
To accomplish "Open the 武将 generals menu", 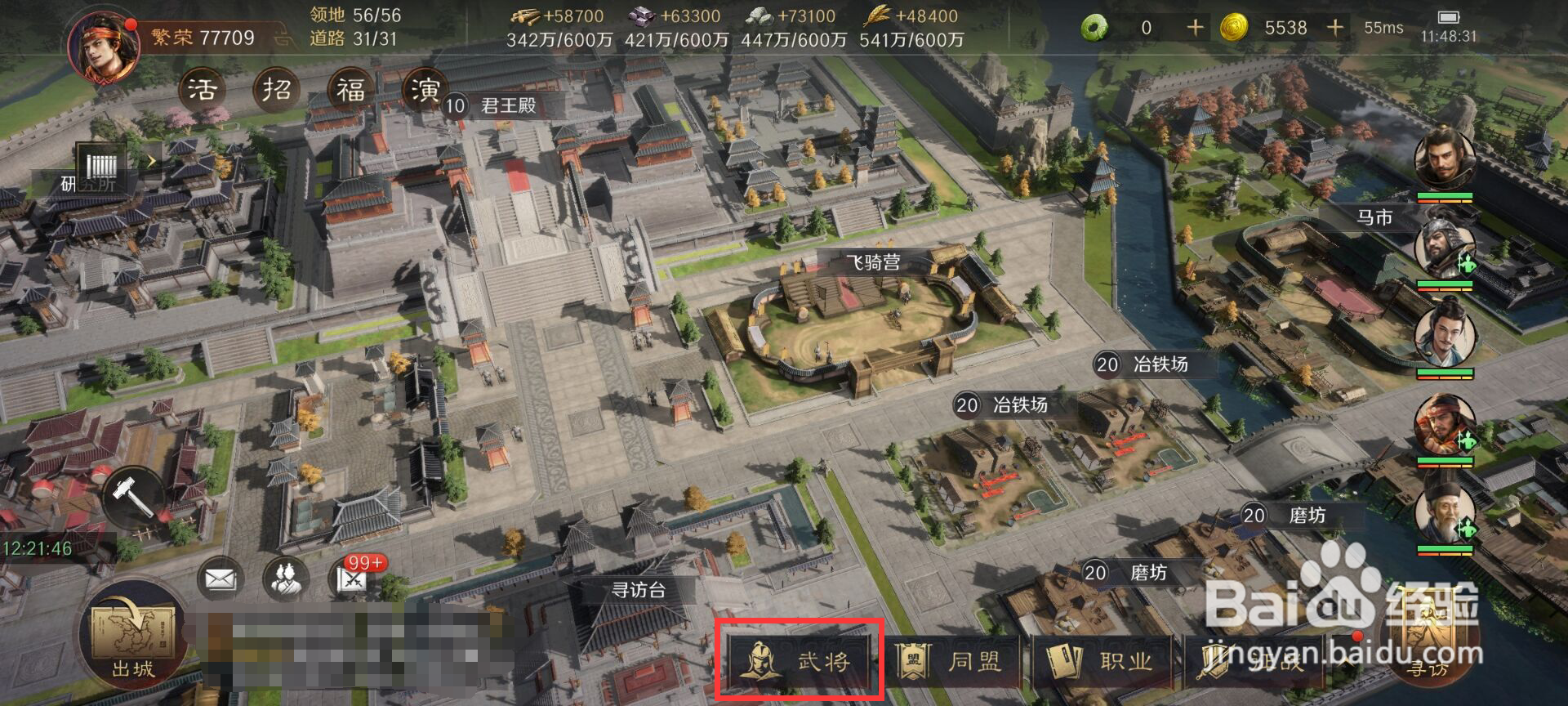I will point(799,660).
